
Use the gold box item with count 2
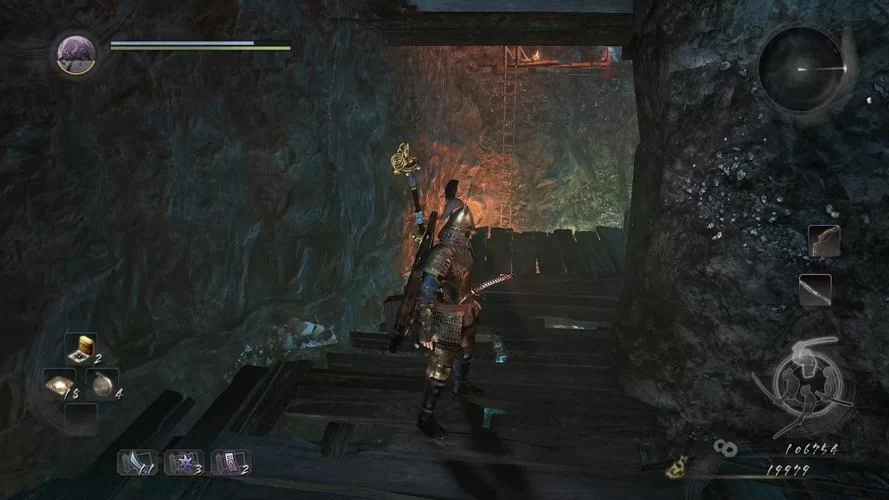[81, 349]
